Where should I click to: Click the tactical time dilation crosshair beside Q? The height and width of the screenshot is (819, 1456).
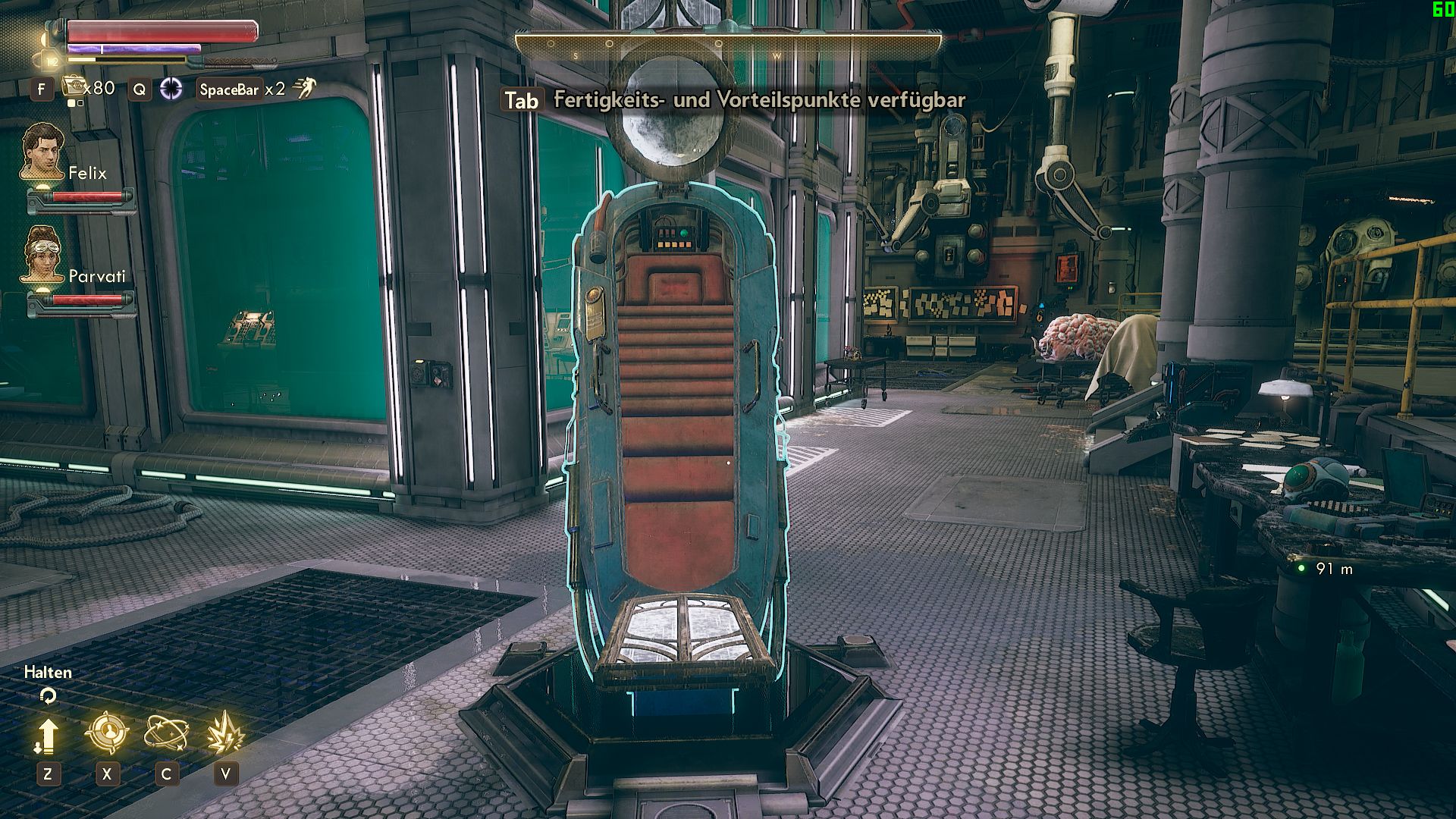click(172, 88)
